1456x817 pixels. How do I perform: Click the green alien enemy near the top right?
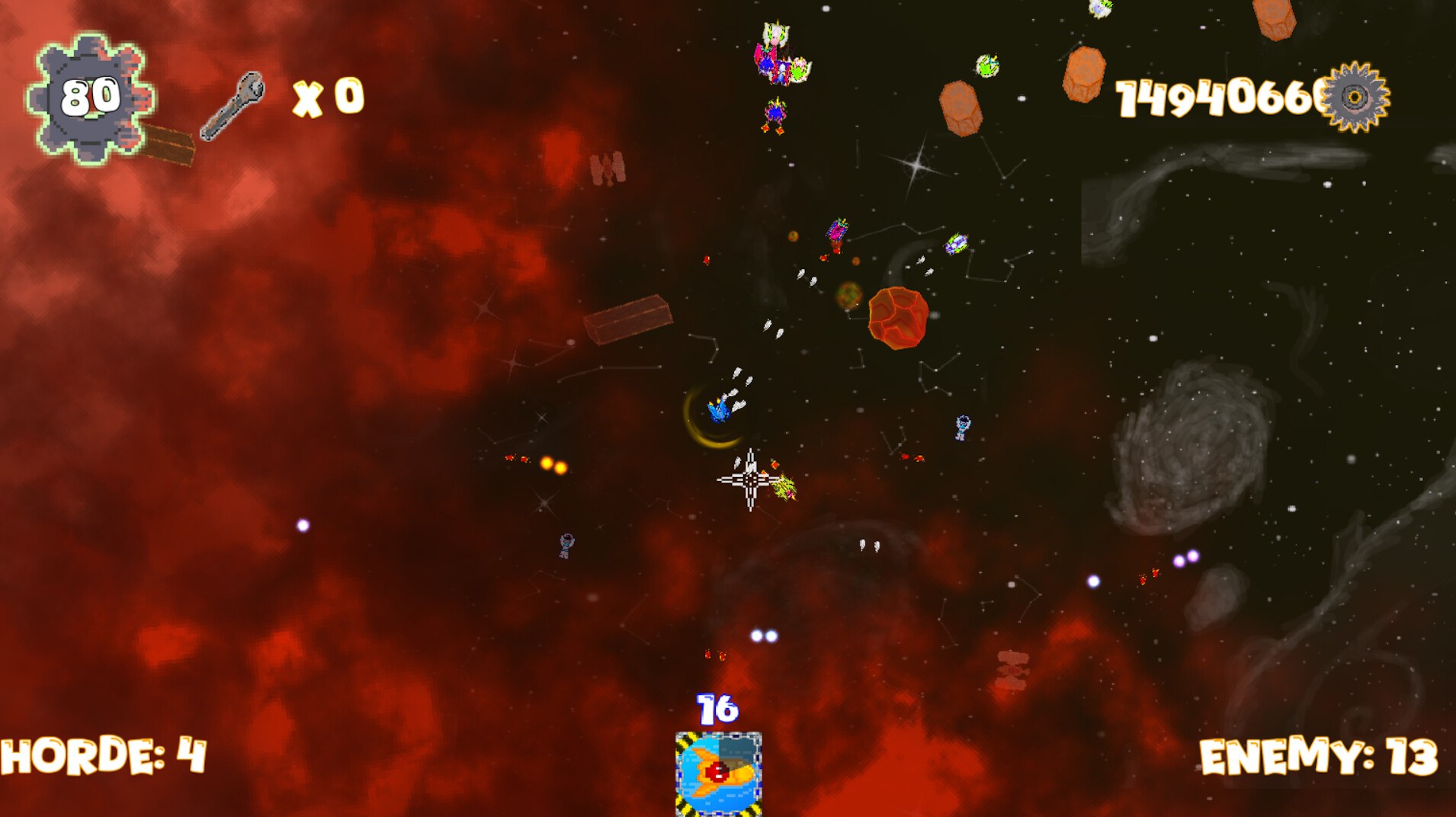pos(987,64)
